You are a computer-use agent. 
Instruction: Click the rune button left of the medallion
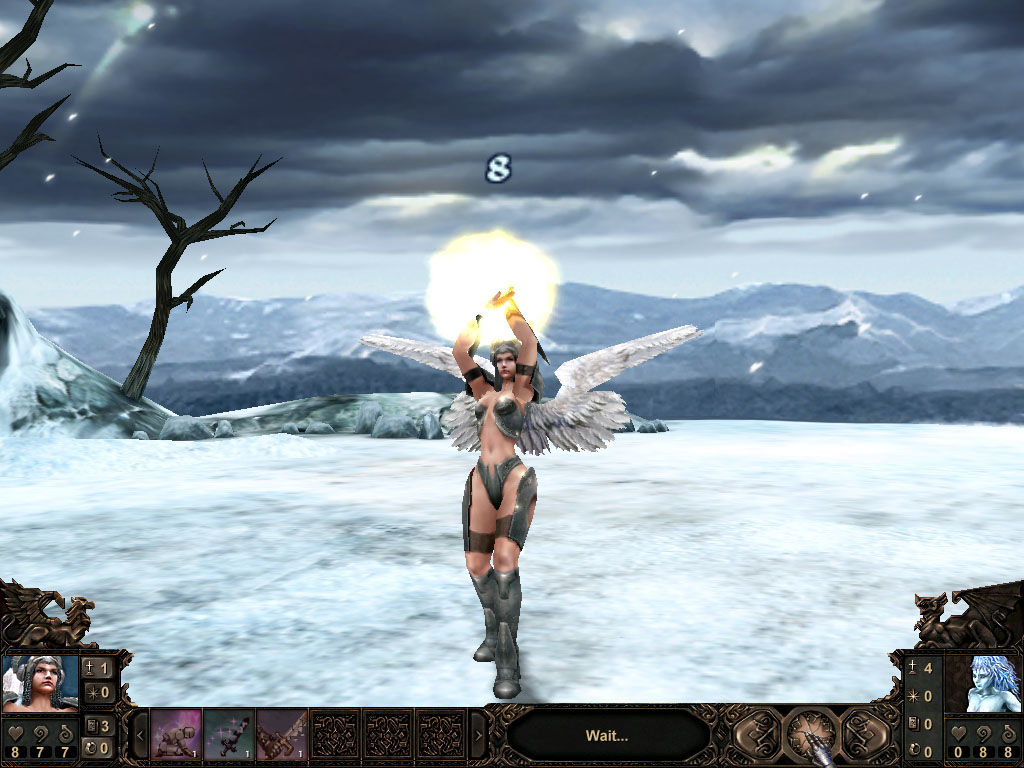tap(758, 735)
